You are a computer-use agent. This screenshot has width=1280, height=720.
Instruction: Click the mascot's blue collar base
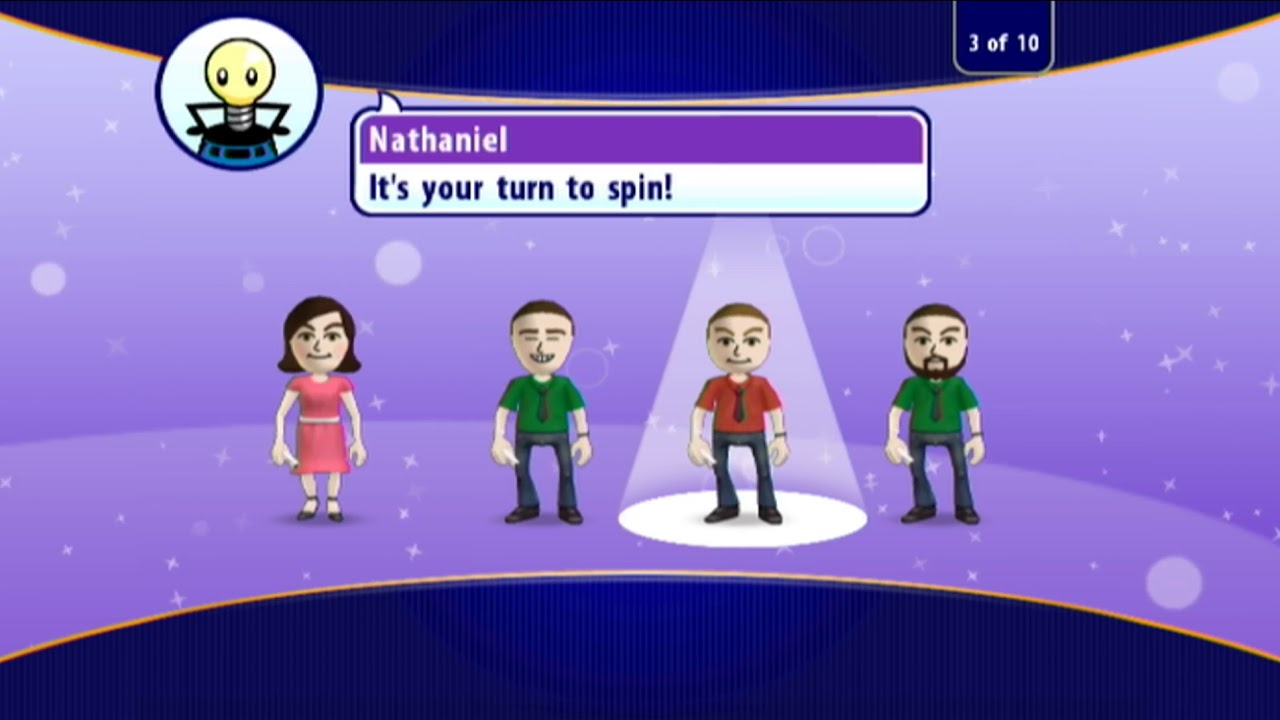(x=237, y=150)
